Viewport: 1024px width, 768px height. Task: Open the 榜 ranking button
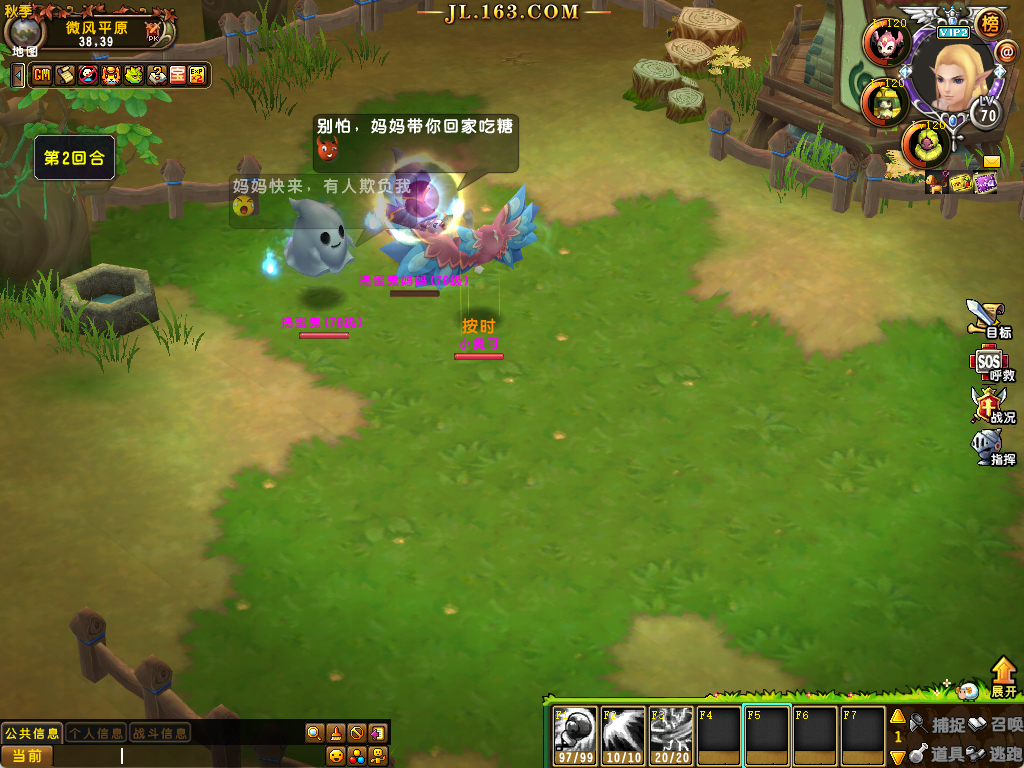point(990,24)
